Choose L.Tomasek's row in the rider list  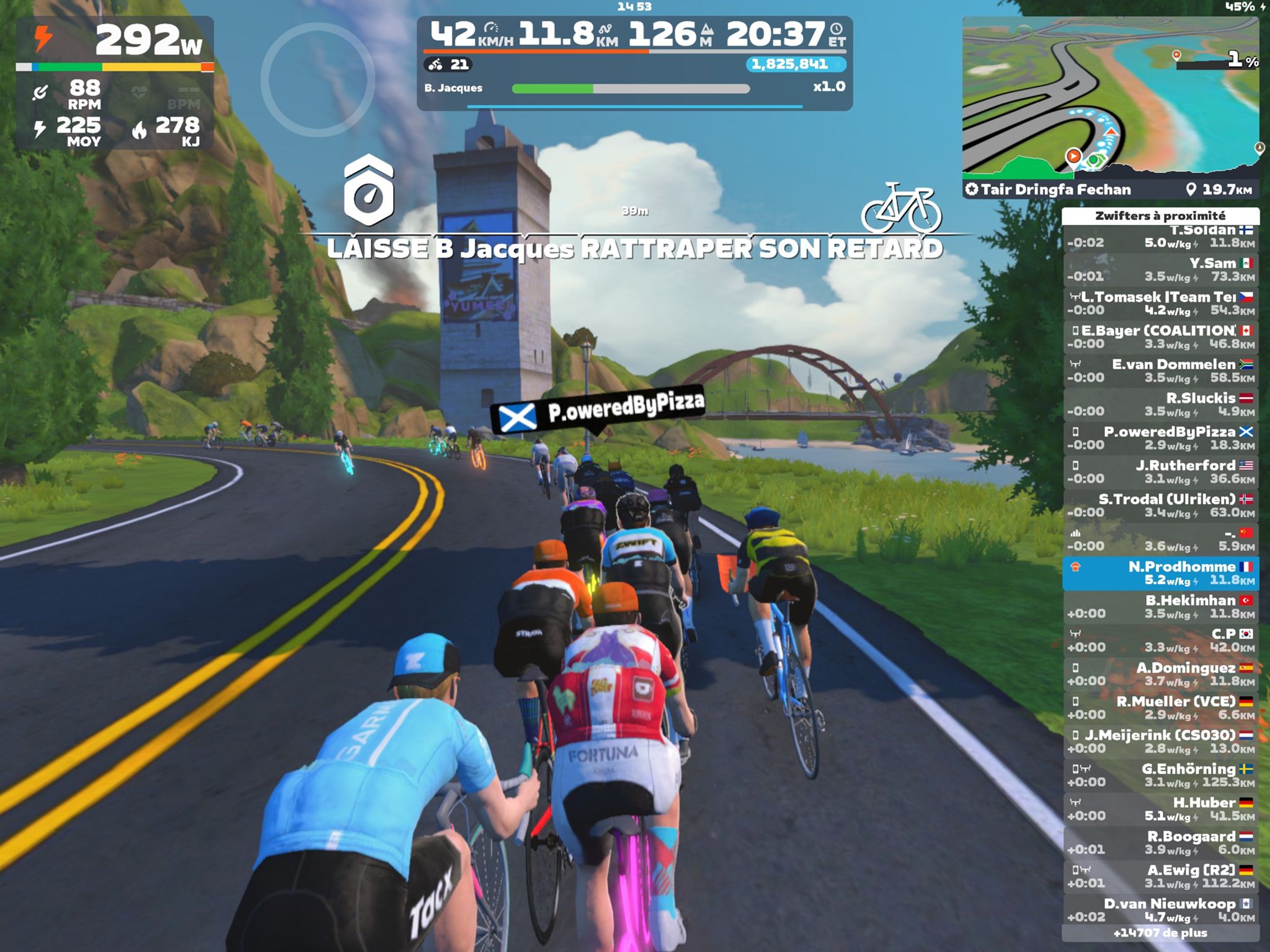1160,304
